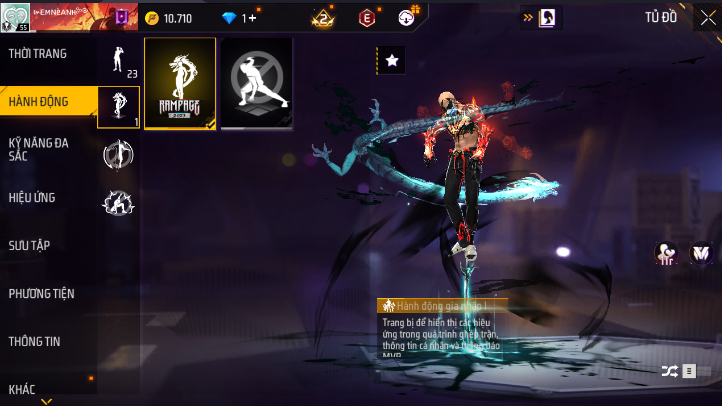
Task: Open the list icon beside shuffle
Action: pyautogui.click(x=689, y=371)
